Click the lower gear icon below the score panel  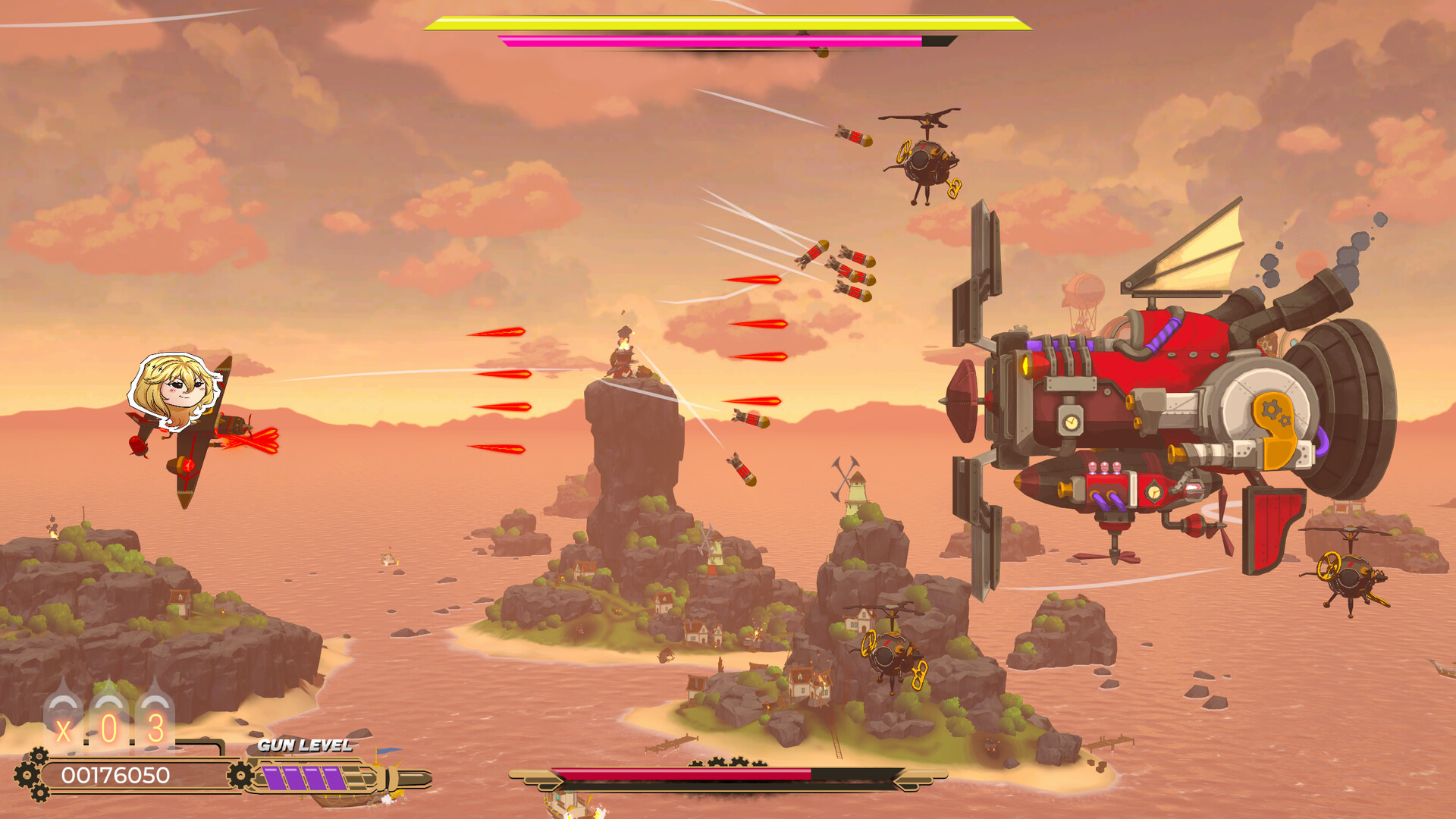click(39, 795)
